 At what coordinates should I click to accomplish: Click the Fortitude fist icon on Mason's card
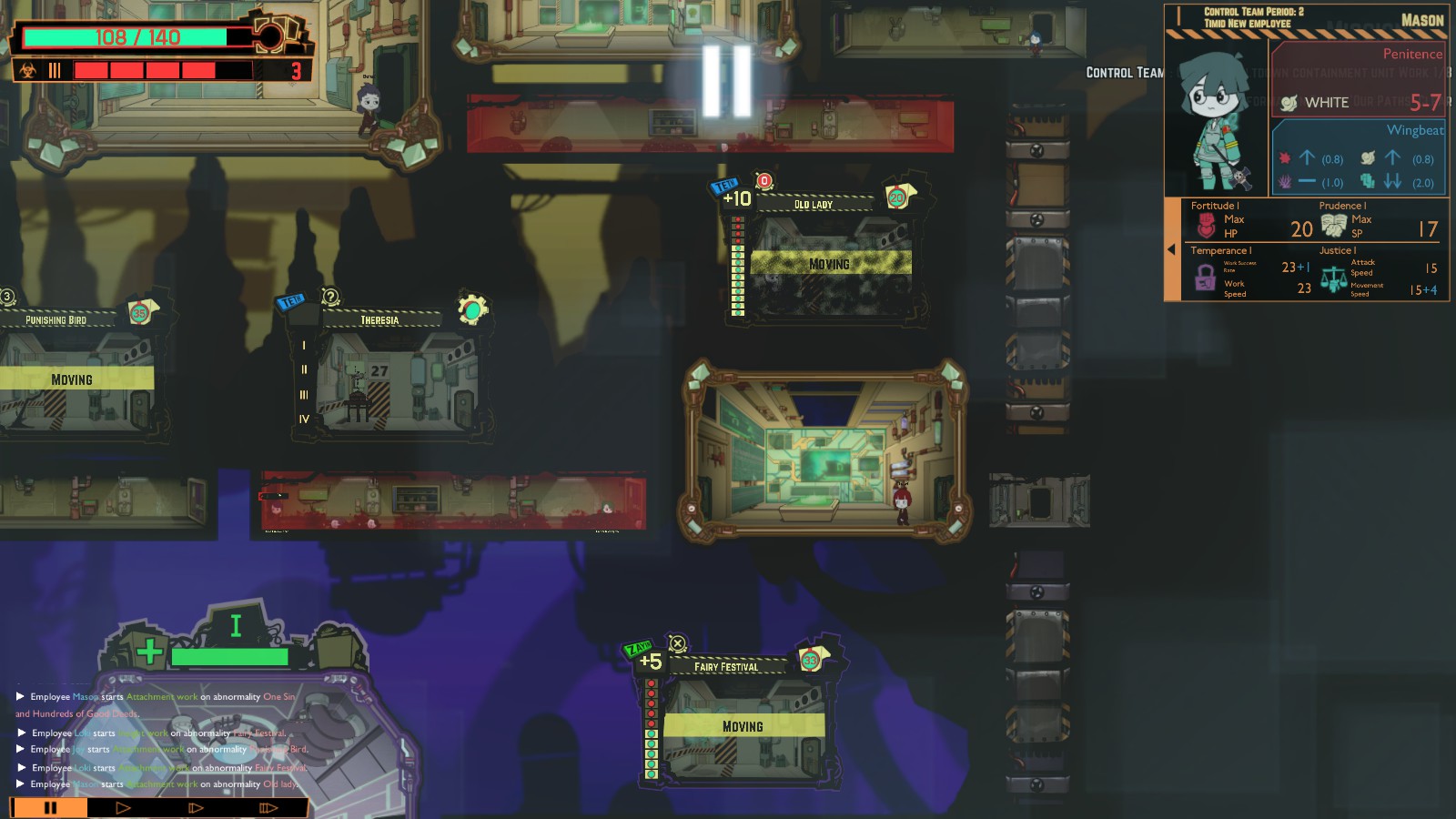coord(1208,221)
